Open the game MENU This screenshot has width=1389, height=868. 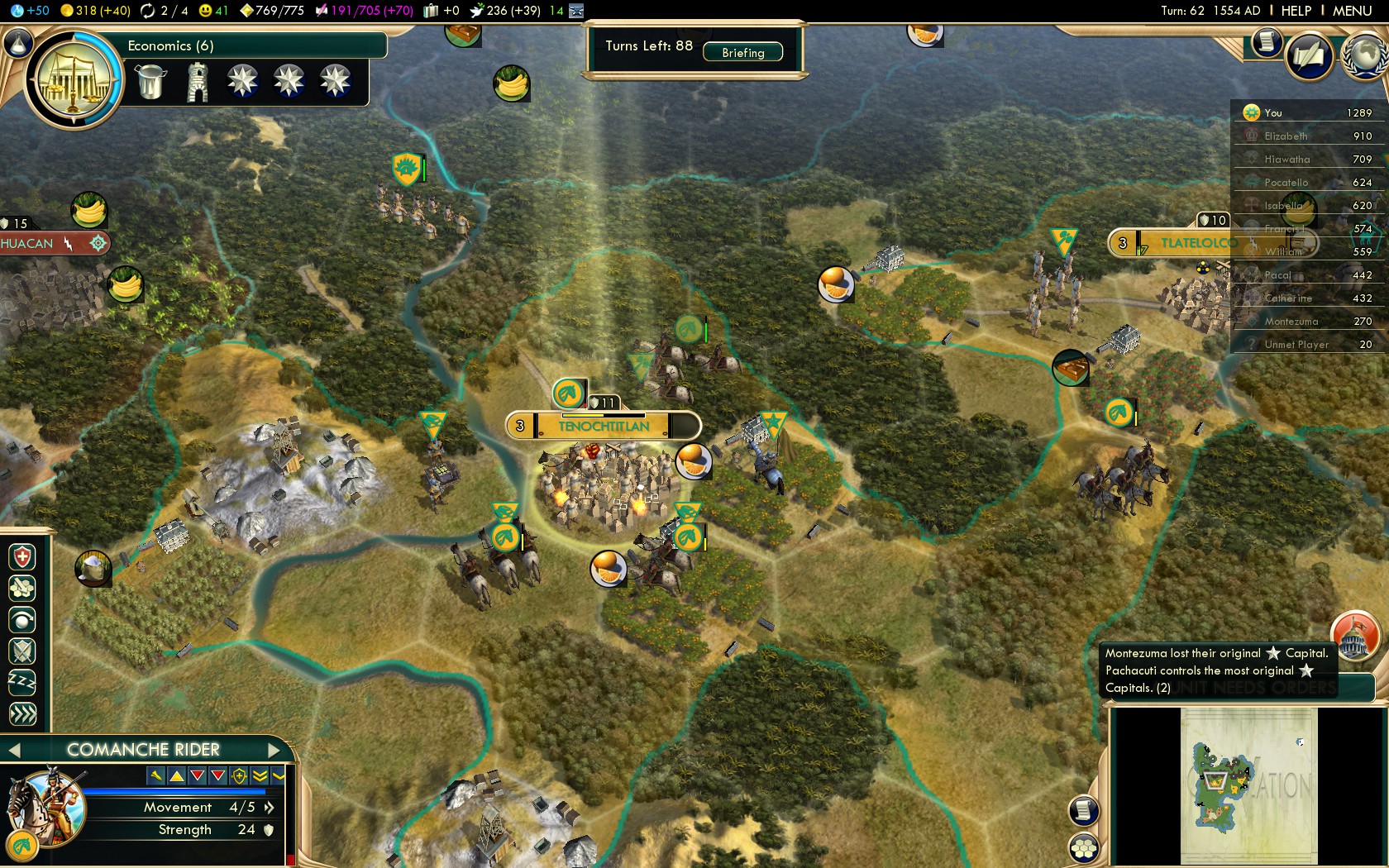pos(1352,11)
